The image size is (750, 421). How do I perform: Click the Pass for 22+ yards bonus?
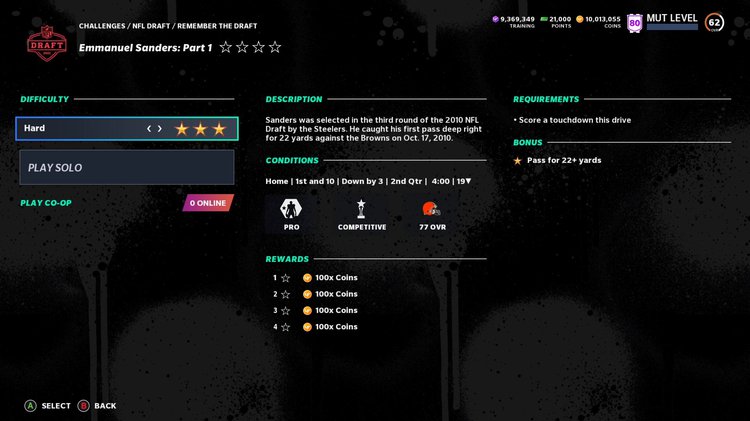(564, 160)
